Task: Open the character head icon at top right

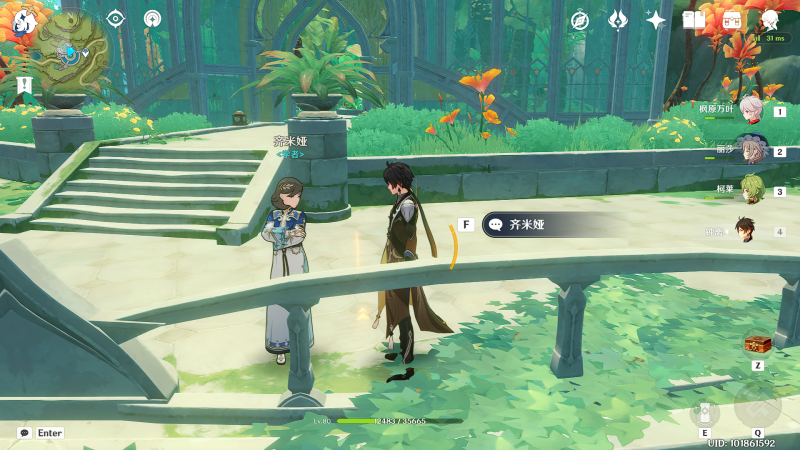Action: point(771,20)
